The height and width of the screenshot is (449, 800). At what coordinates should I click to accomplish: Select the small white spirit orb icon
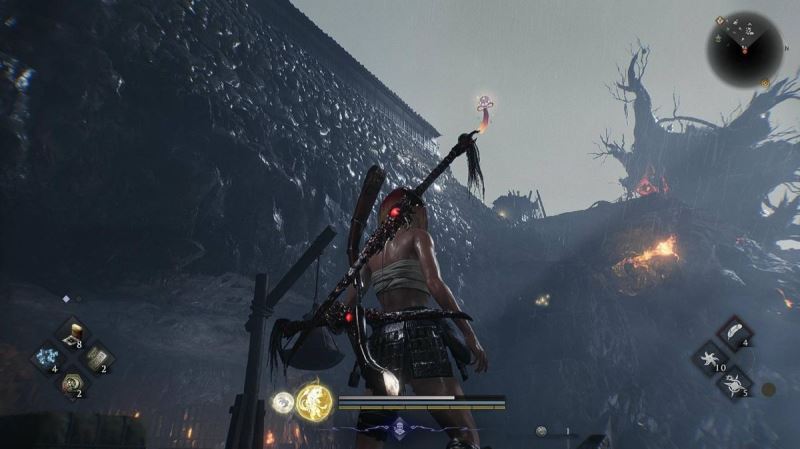click(283, 403)
